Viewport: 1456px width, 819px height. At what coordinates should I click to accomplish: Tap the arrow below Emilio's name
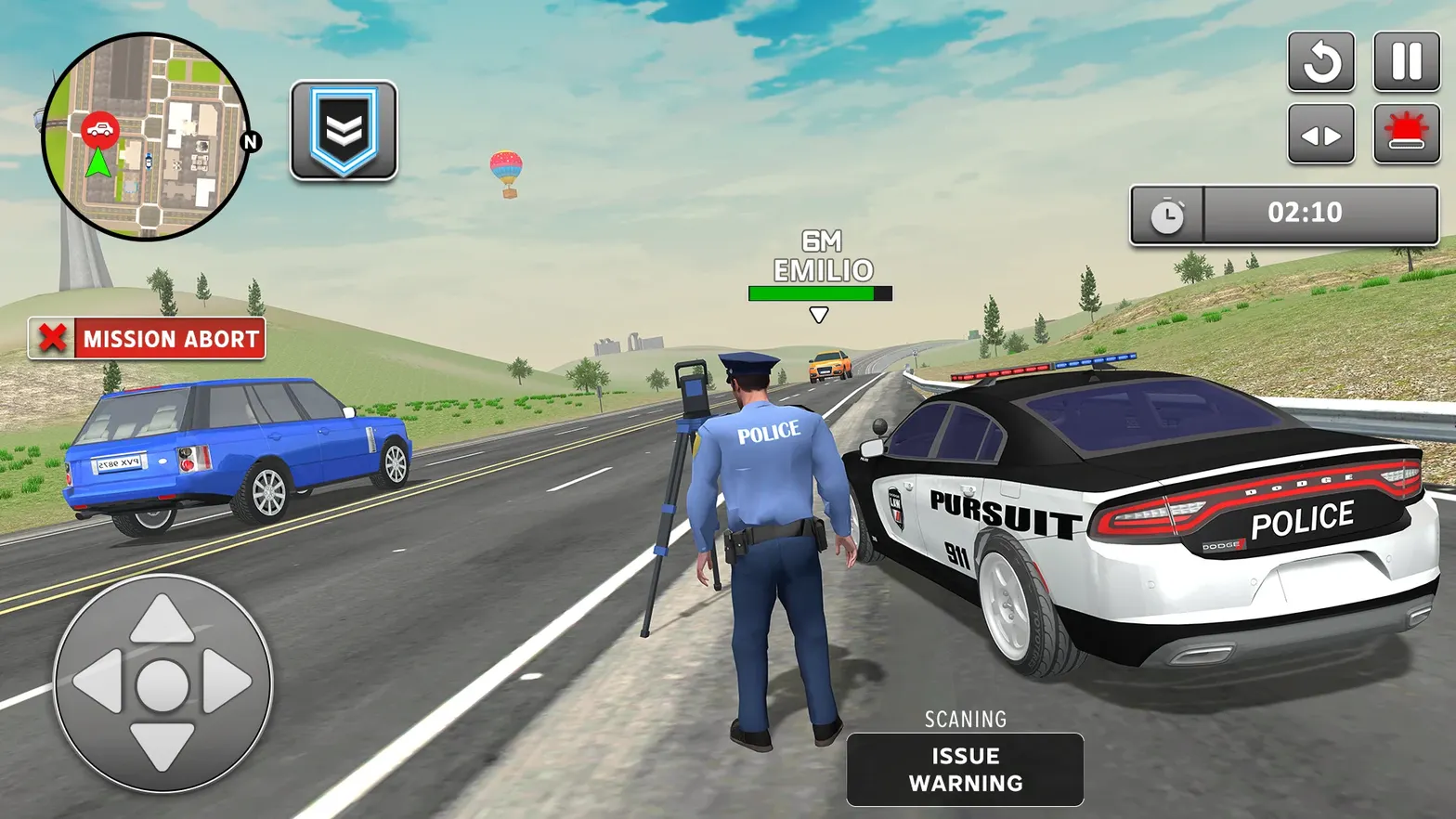(818, 315)
